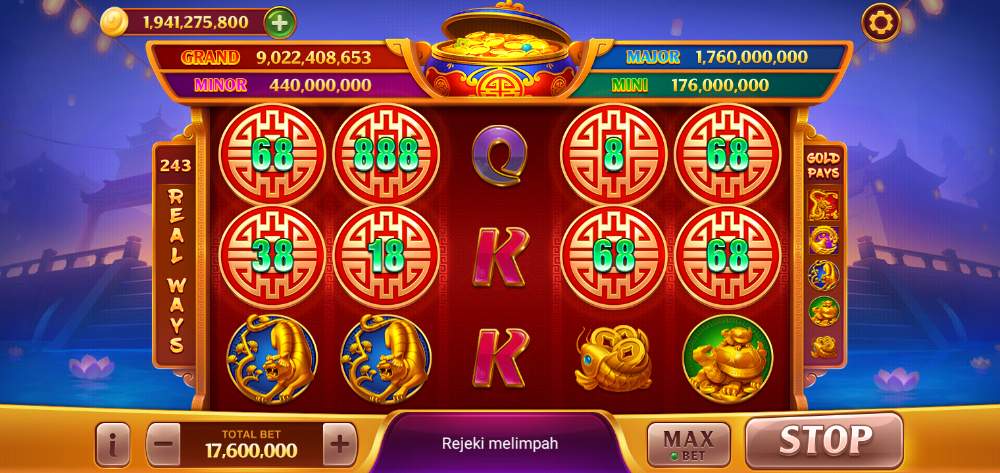Image resolution: width=1000 pixels, height=473 pixels.
Task: Decrease the total bet with minus
Action: 165,443
